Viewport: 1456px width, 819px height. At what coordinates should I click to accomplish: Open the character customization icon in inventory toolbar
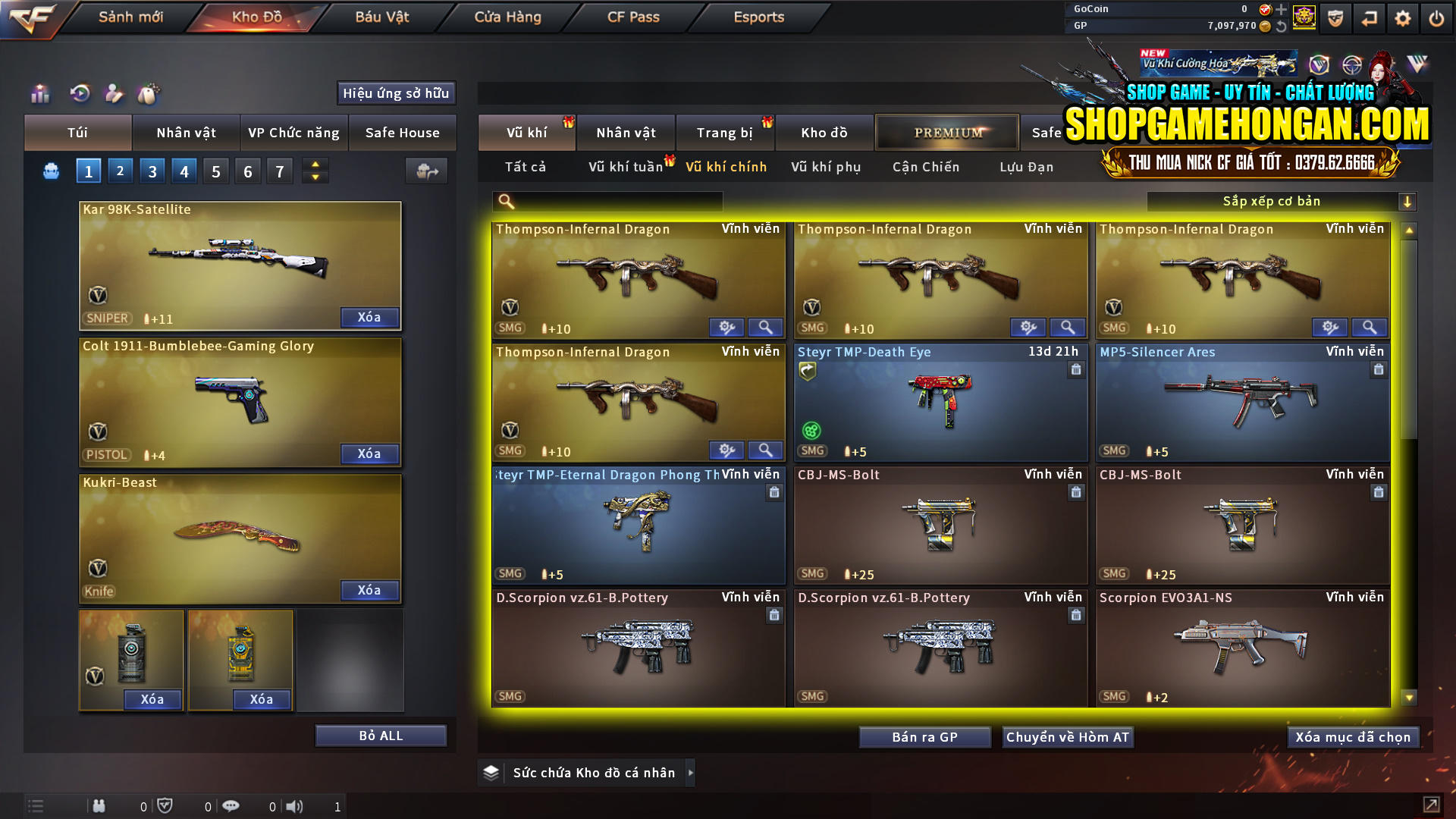pos(114,94)
